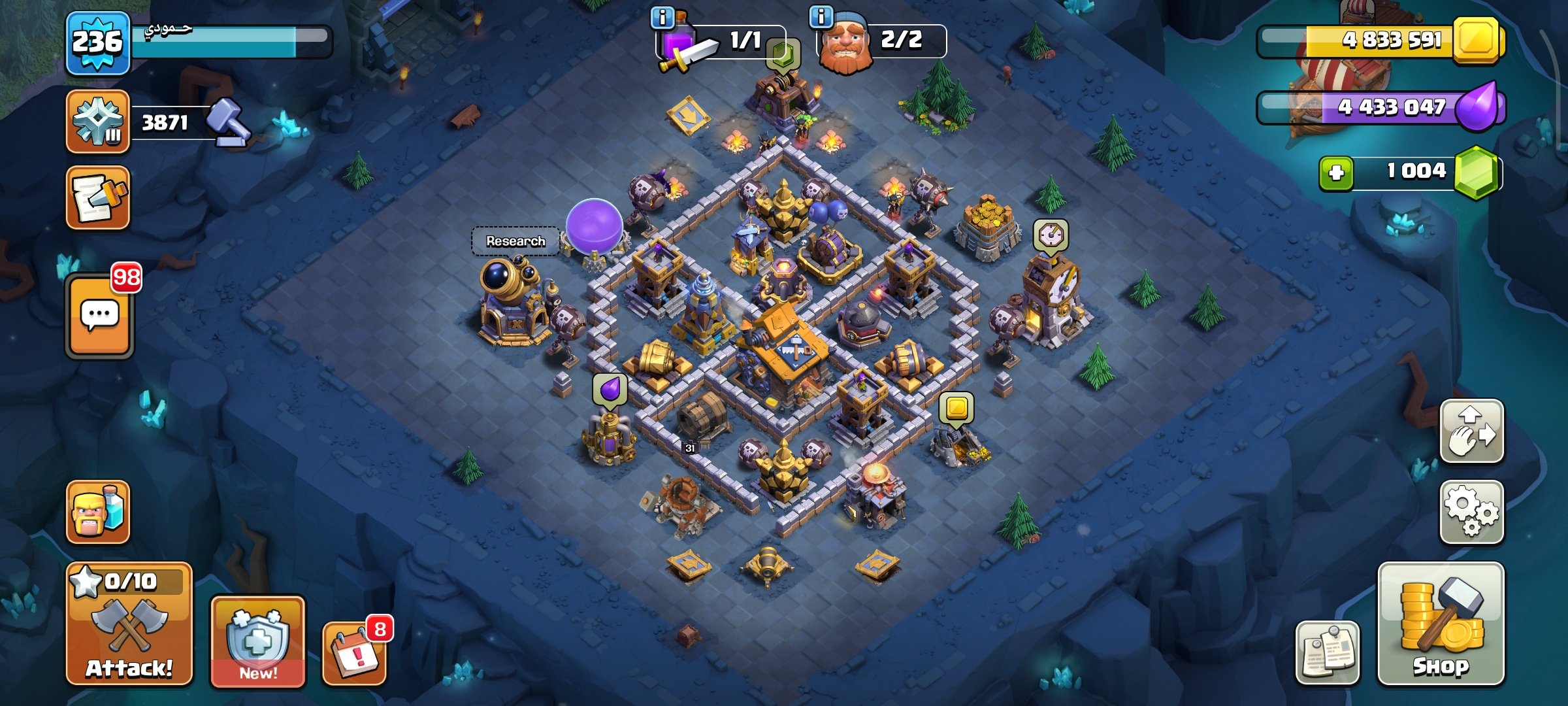This screenshot has height=706, width=1568.
Task: Open the barbarian and elixir army button
Action: (x=98, y=512)
